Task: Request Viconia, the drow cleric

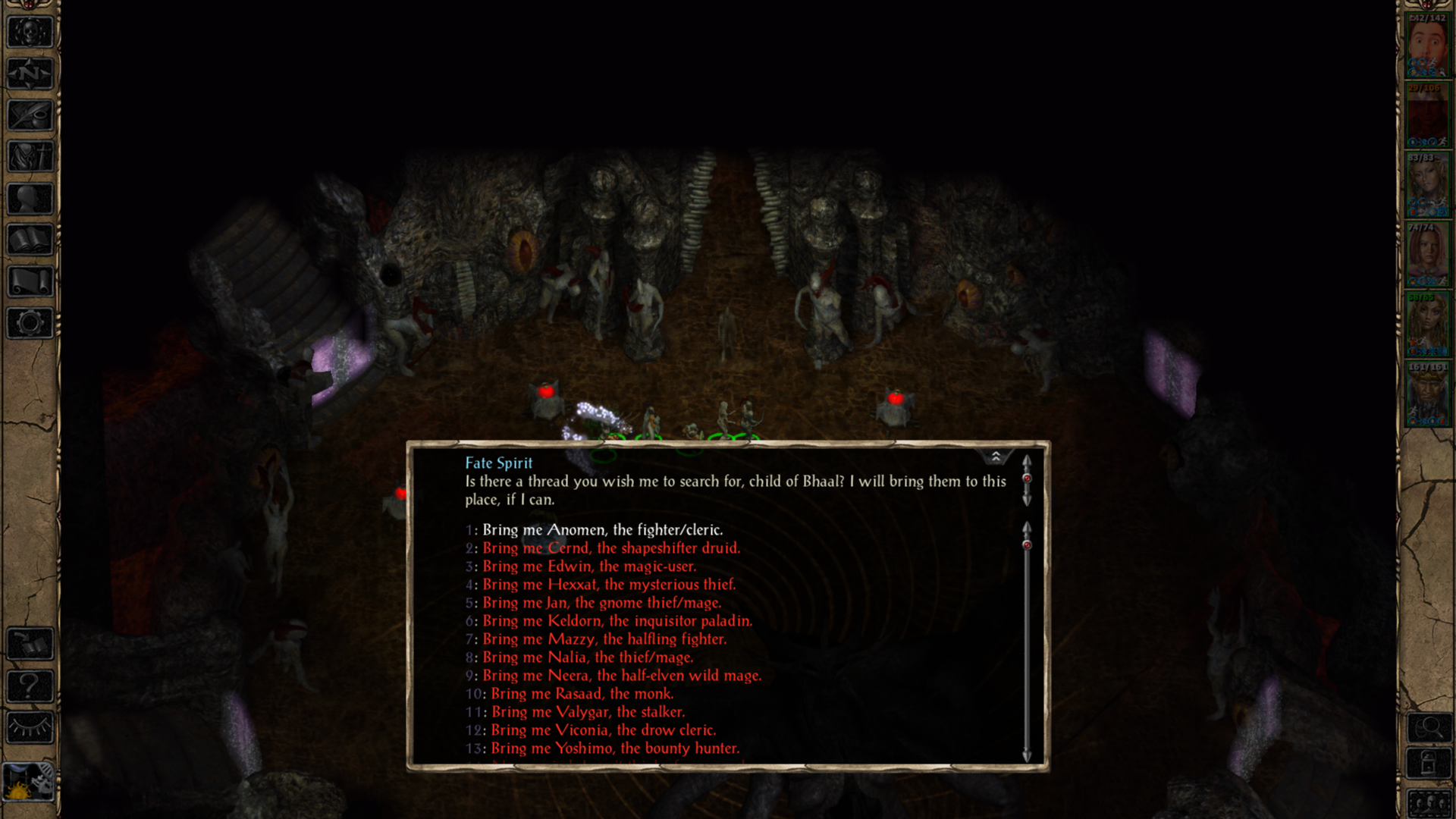Action: 603,730
